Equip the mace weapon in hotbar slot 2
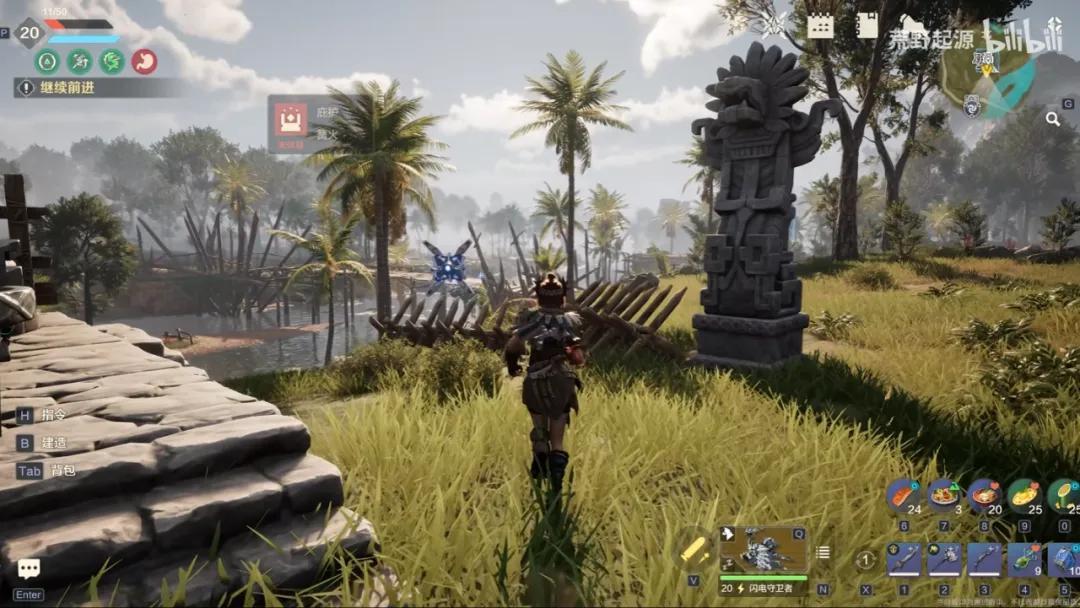 point(944,559)
